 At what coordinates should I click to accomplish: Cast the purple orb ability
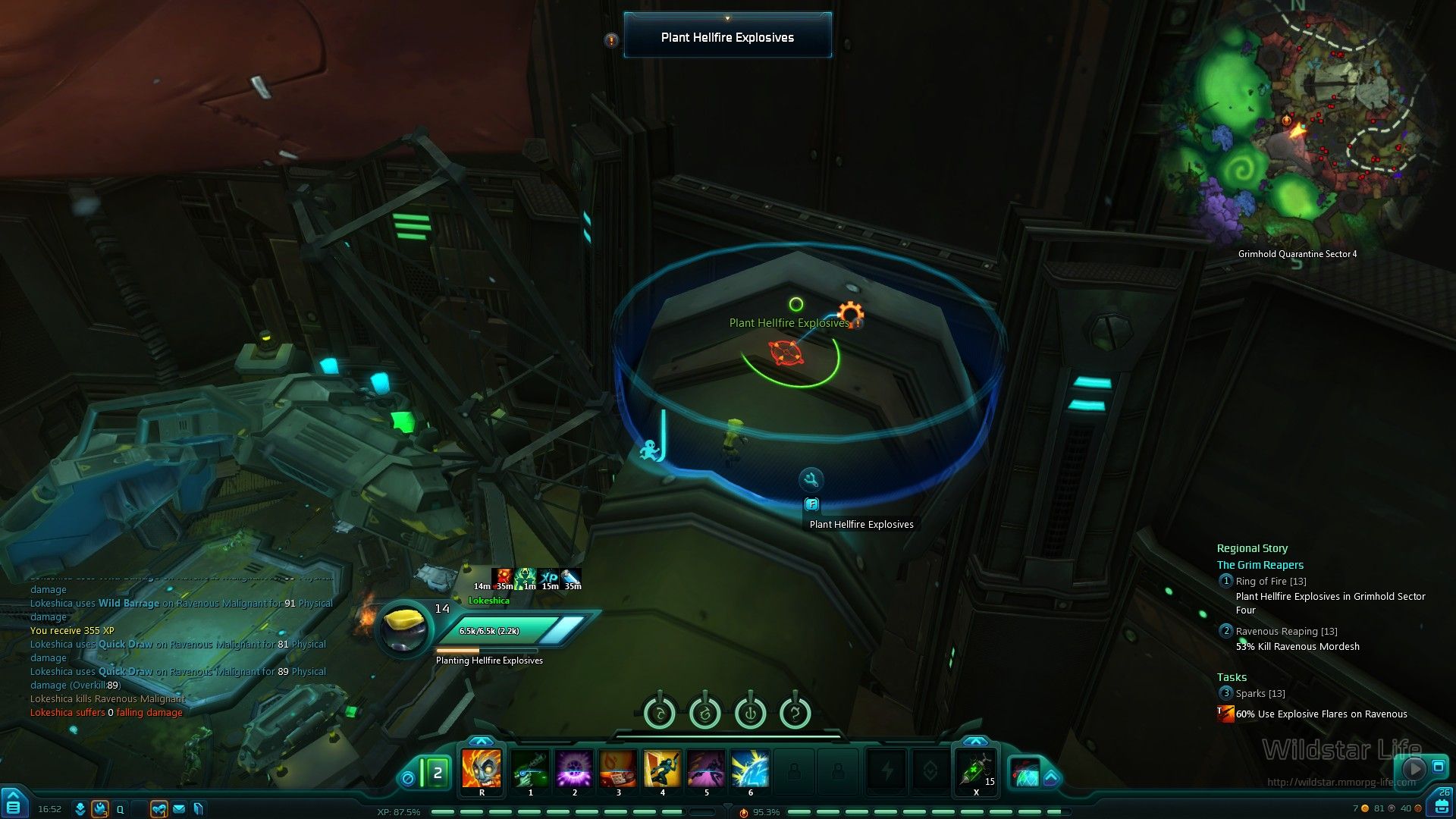574,768
